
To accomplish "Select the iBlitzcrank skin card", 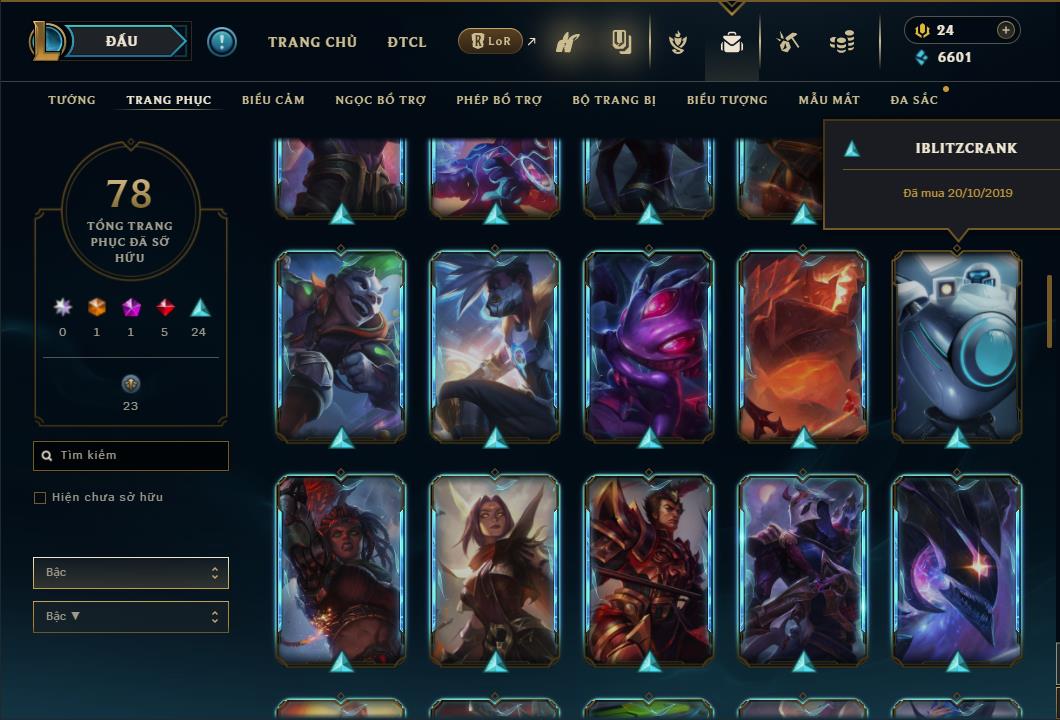I will coord(957,346).
